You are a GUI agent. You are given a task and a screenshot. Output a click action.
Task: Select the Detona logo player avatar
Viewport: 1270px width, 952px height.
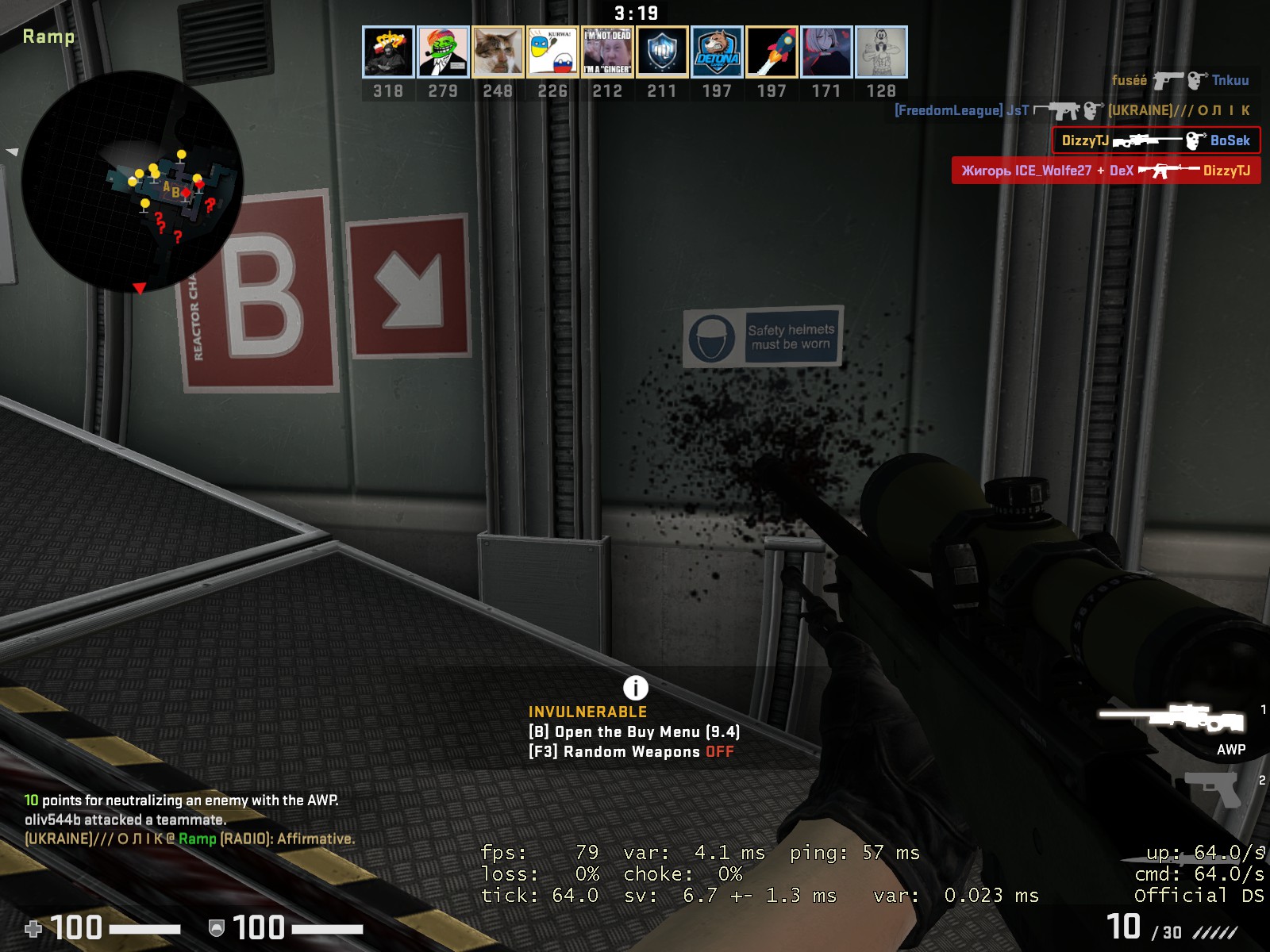click(717, 52)
